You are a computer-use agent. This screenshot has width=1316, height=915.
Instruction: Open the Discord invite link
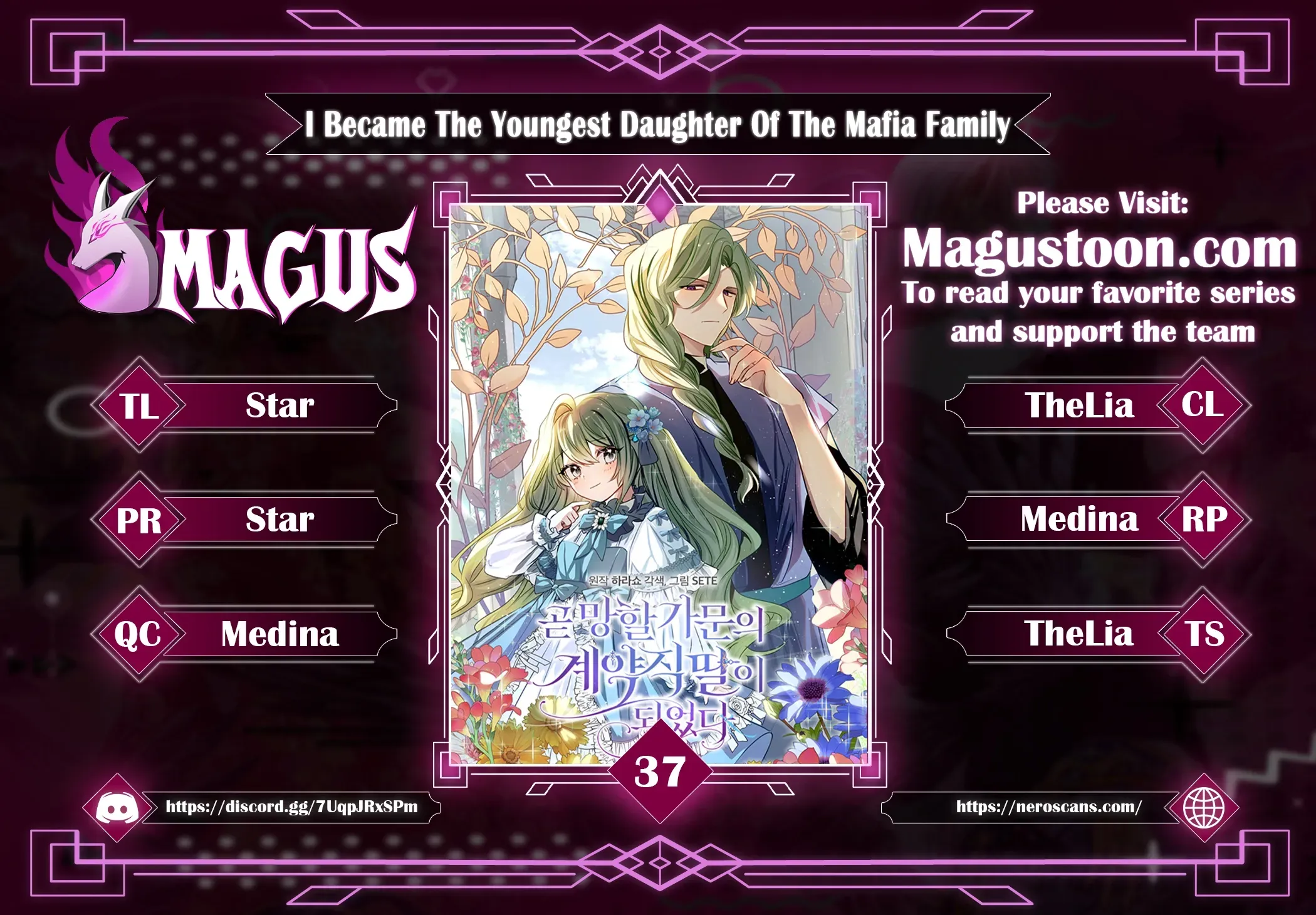pos(291,807)
